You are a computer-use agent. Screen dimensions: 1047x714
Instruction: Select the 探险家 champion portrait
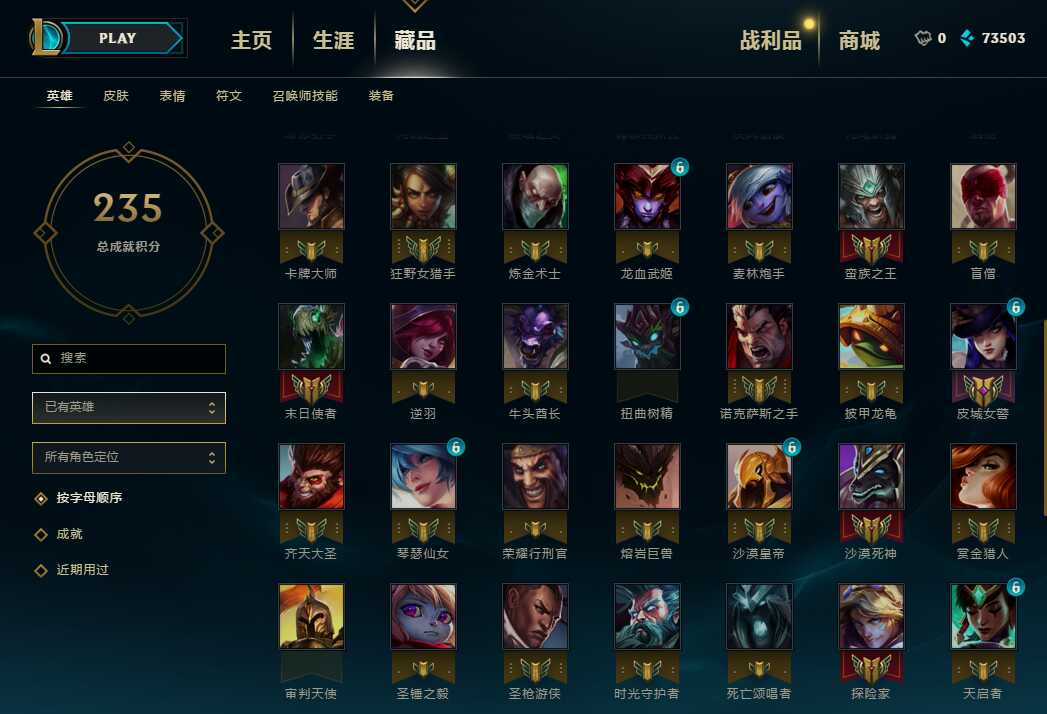pos(871,617)
